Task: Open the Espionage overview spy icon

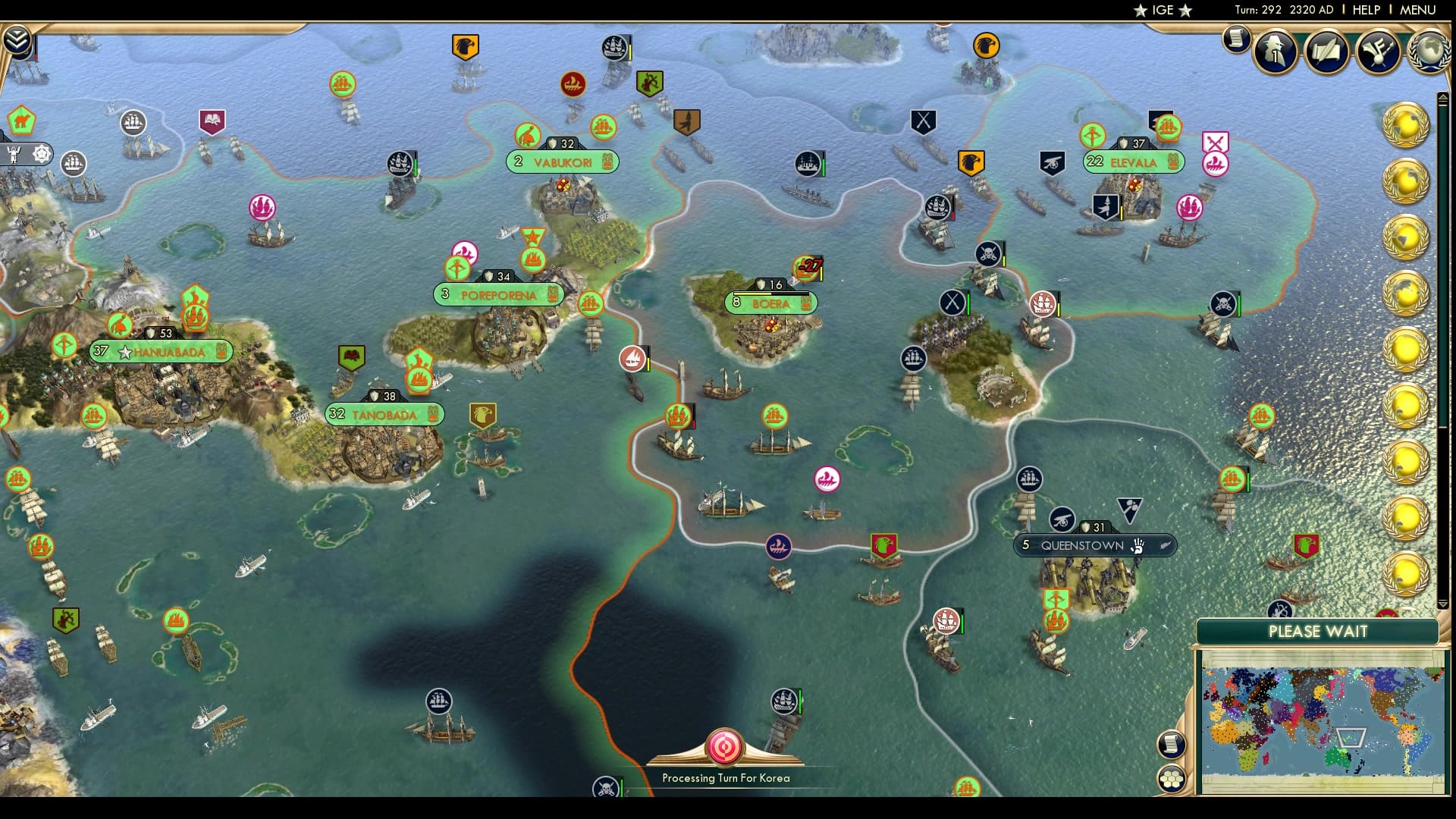Action: click(1275, 53)
